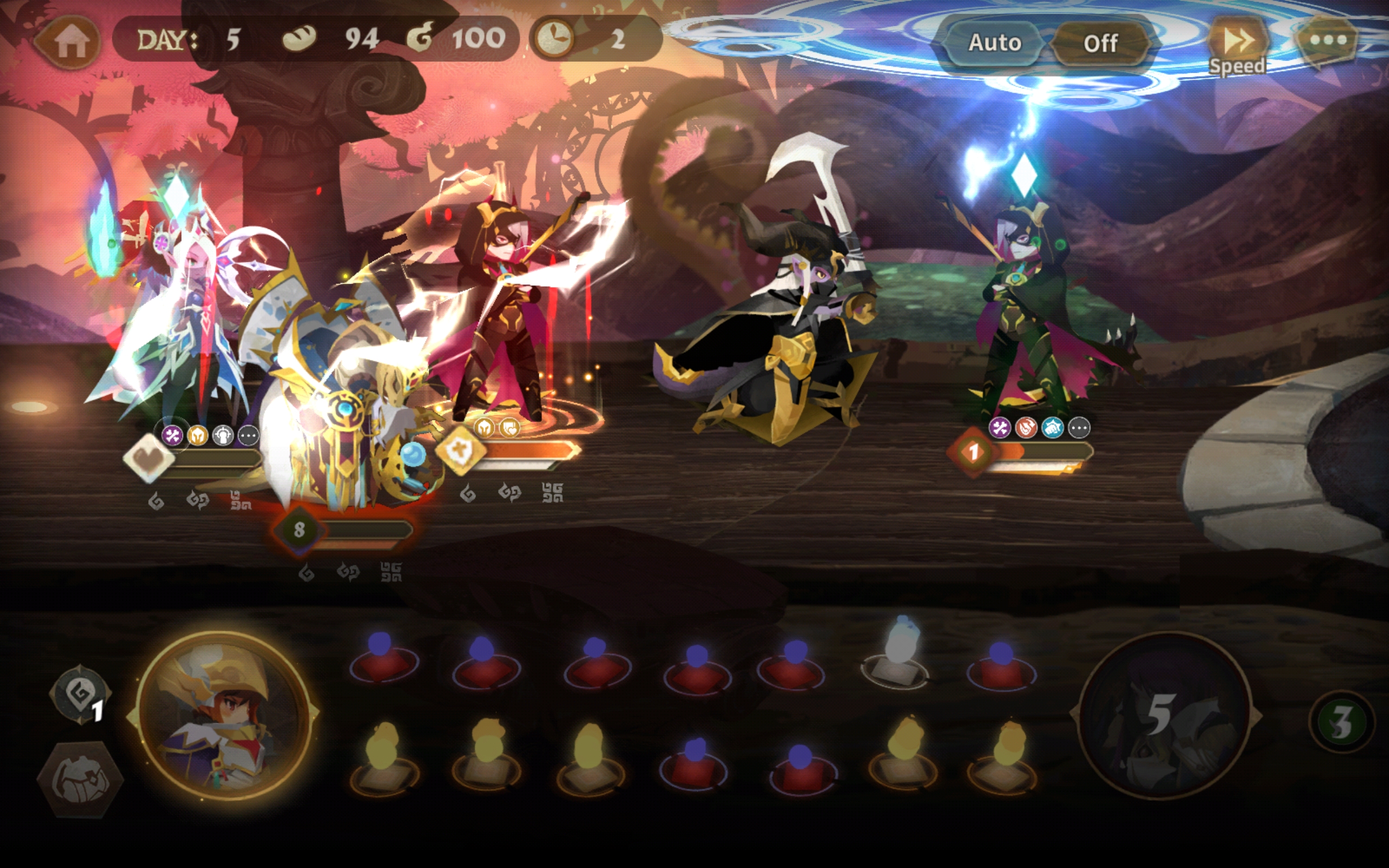The height and width of the screenshot is (868, 1389).
Task: Change the battle Speed setting
Action: [1238, 46]
